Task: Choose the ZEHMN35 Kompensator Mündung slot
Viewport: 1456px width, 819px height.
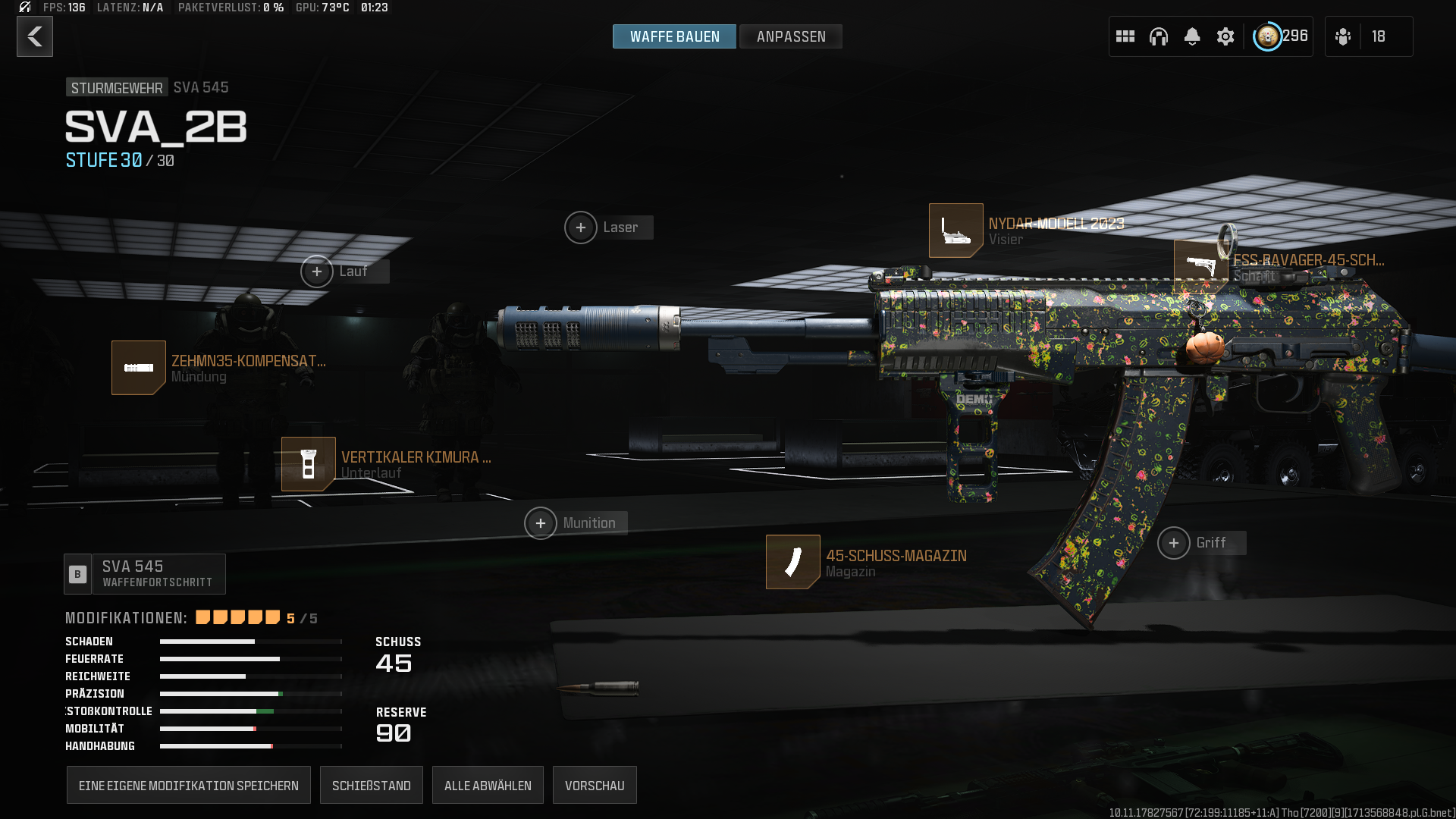Action: (139, 368)
